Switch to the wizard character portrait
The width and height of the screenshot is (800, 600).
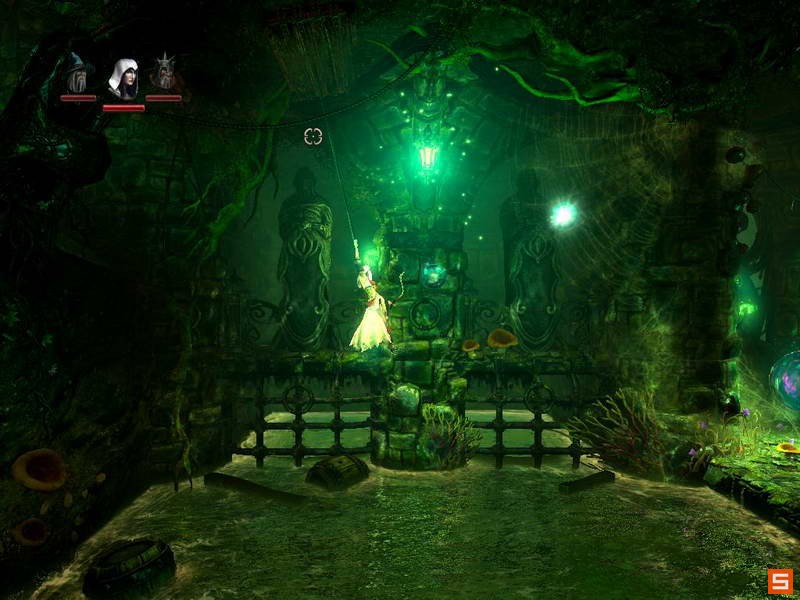[77, 73]
